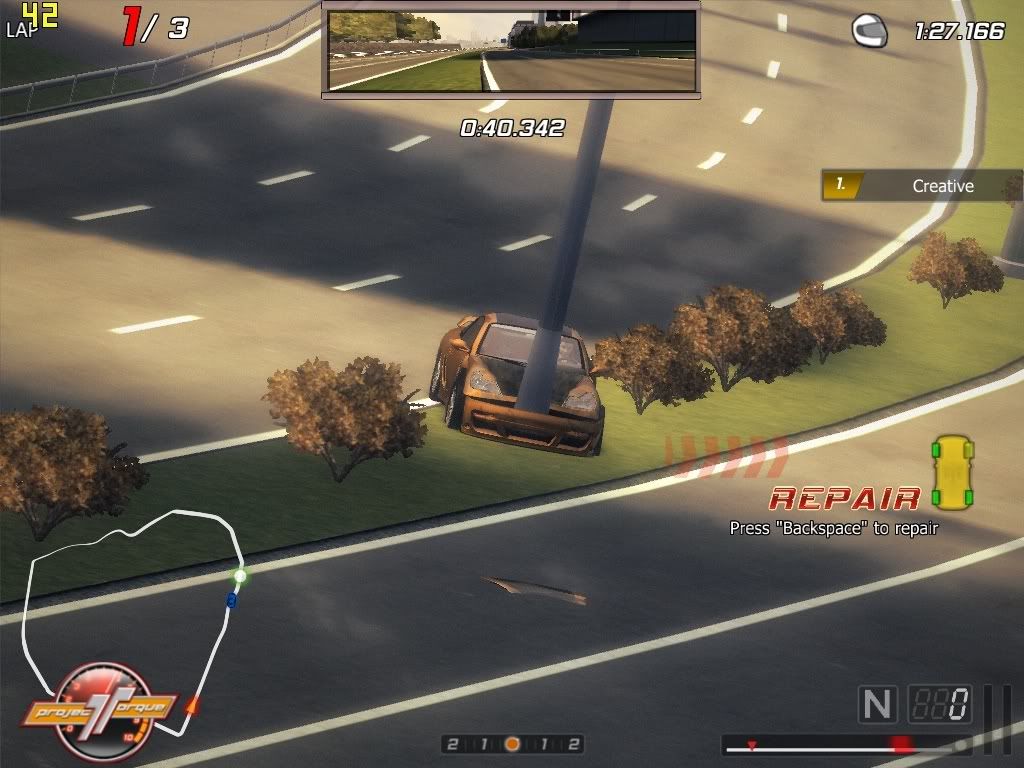1024x768 pixels.
Task: Click the rearview mirror display
Action: point(511,51)
